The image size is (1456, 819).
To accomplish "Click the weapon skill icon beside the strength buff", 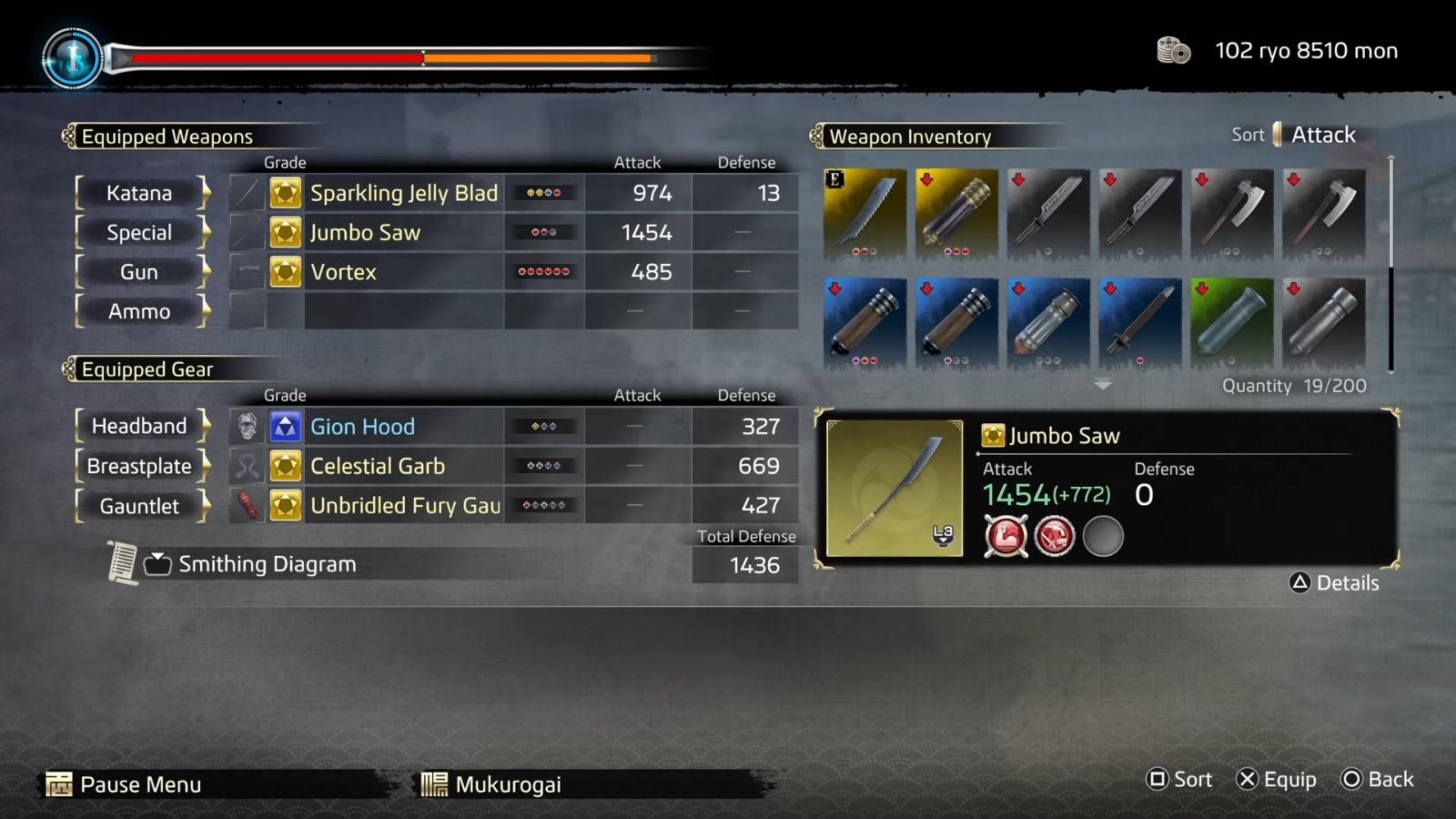I will click(x=1056, y=536).
